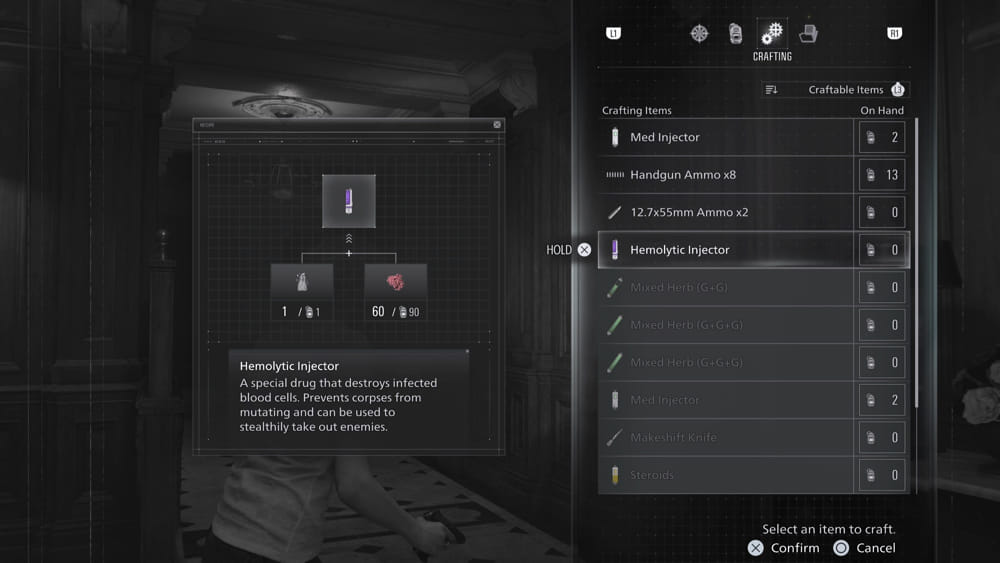Open the backpack inventory tab
Viewport: 1000px width, 563px height.
pos(736,33)
